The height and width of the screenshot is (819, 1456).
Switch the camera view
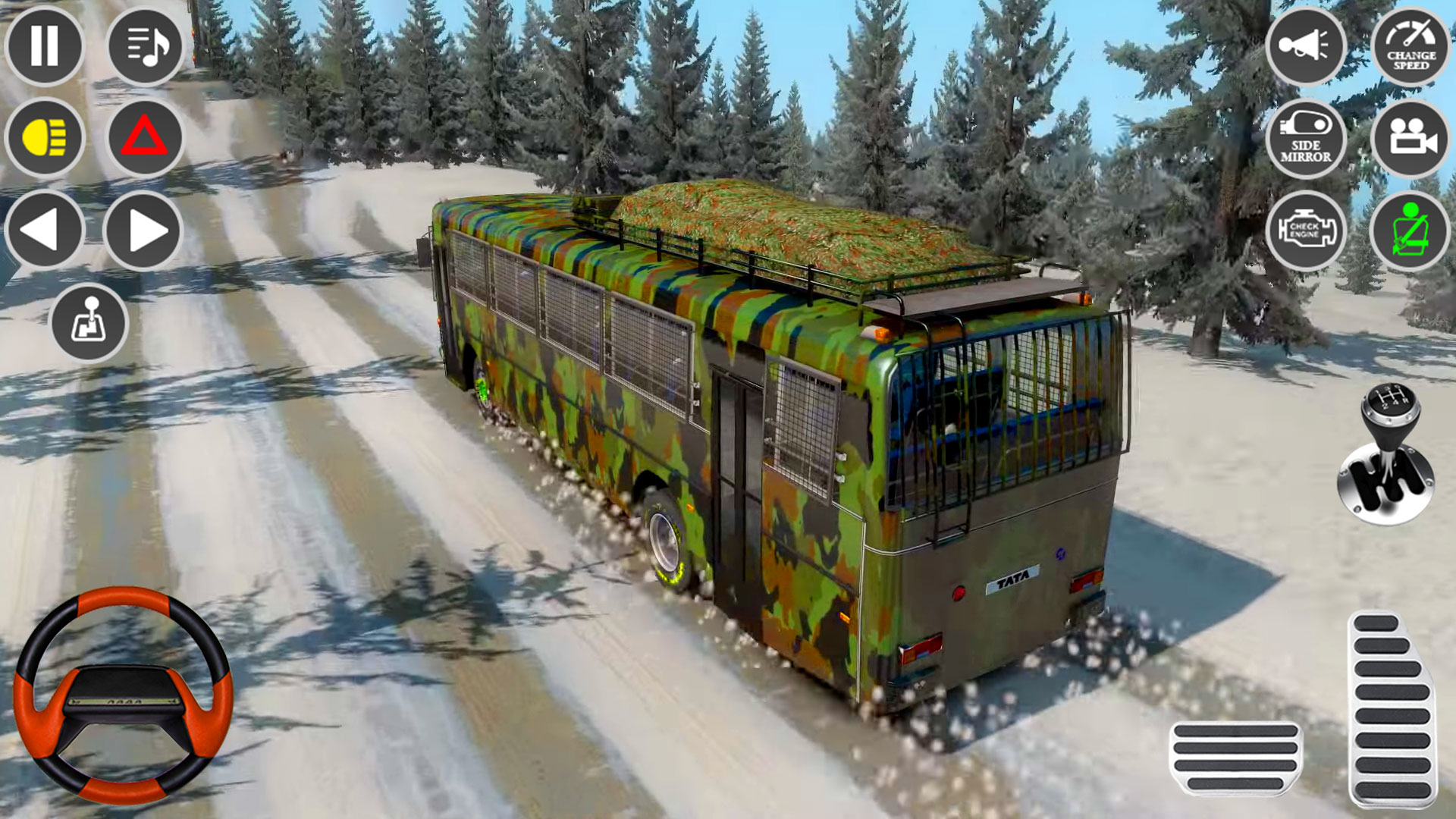point(1410,140)
